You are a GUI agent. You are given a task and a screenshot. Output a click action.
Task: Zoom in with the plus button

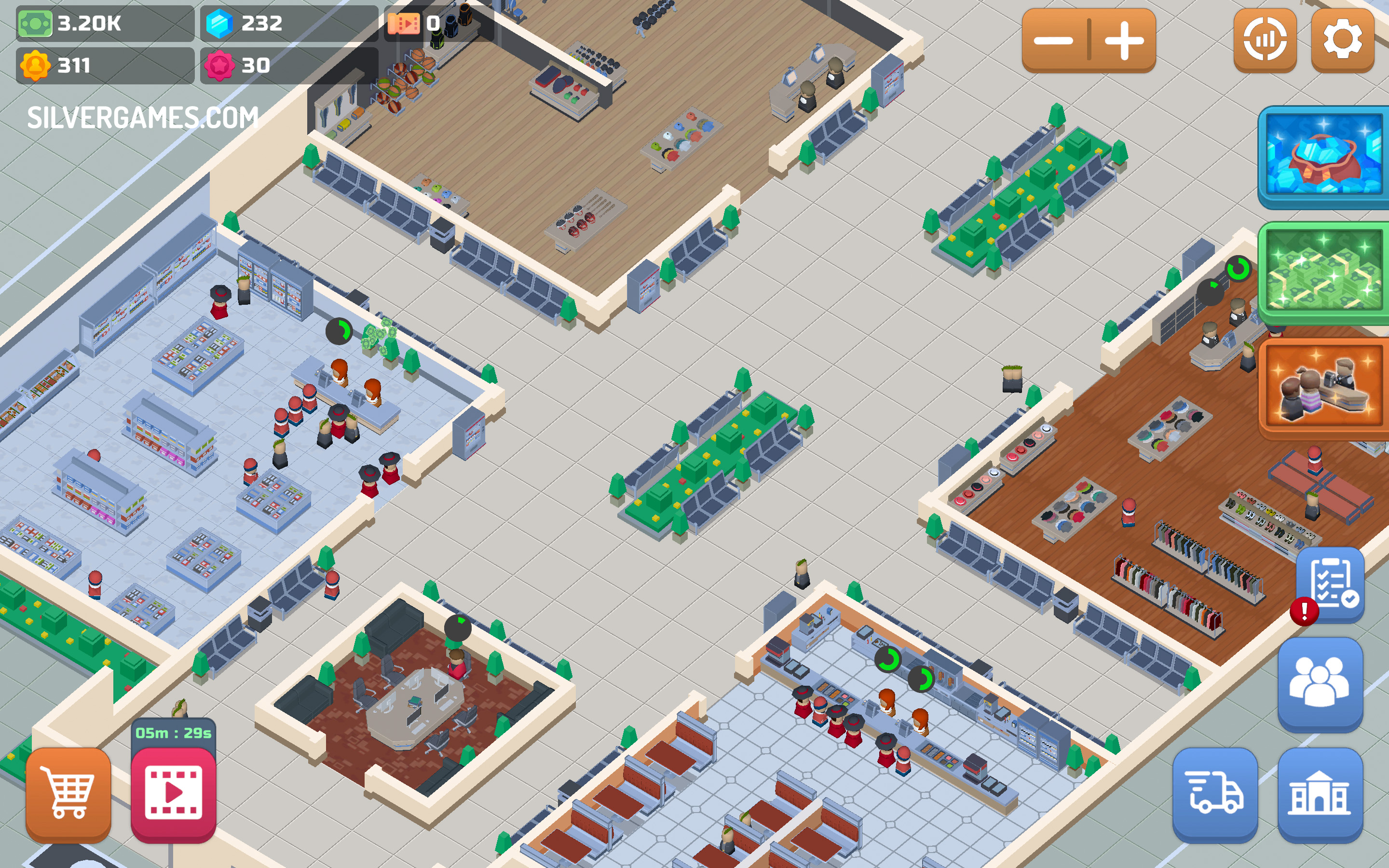point(1124,40)
